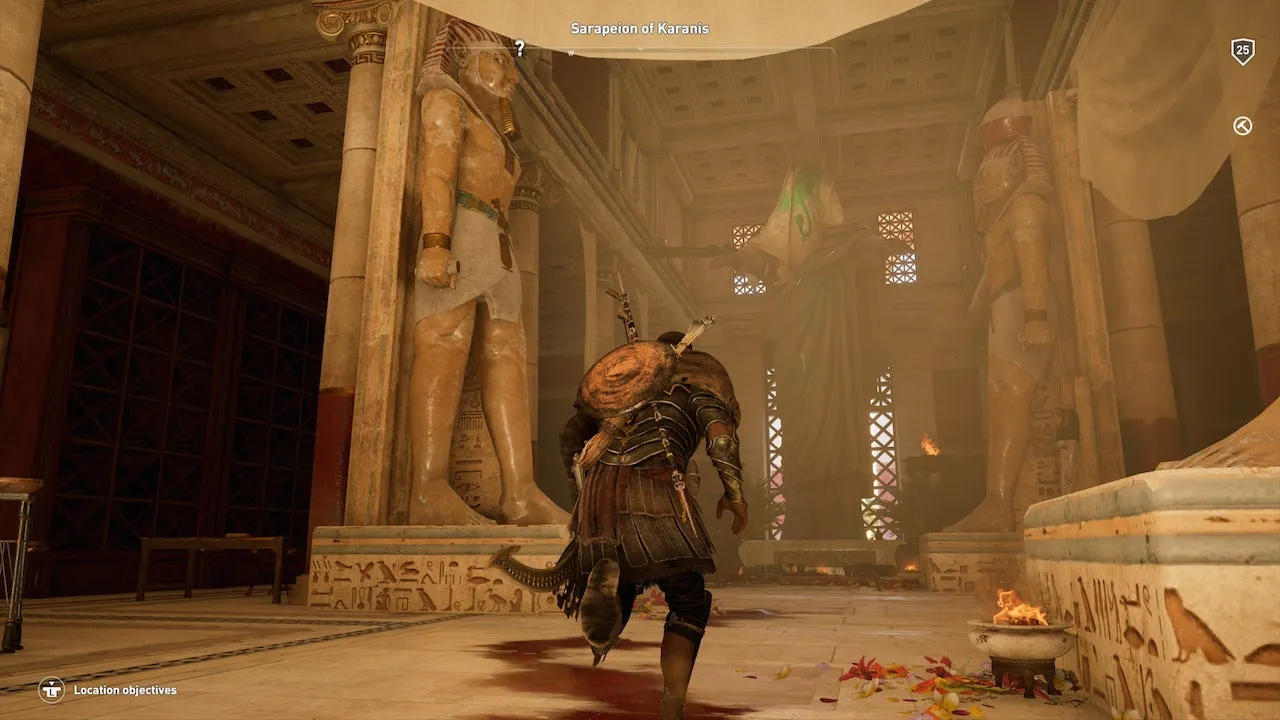Image resolution: width=1280 pixels, height=720 pixels.
Task: Click the Sarapeion of Karanis location name
Action: (x=639, y=29)
